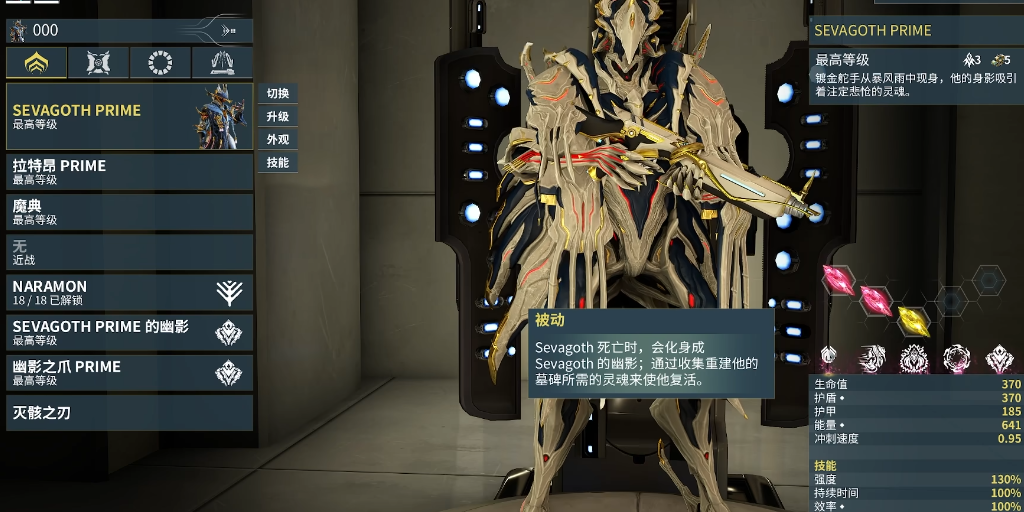This screenshot has width=1024, height=512.
Task: Open the 000 loadout selector bar
Action: click(129, 31)
